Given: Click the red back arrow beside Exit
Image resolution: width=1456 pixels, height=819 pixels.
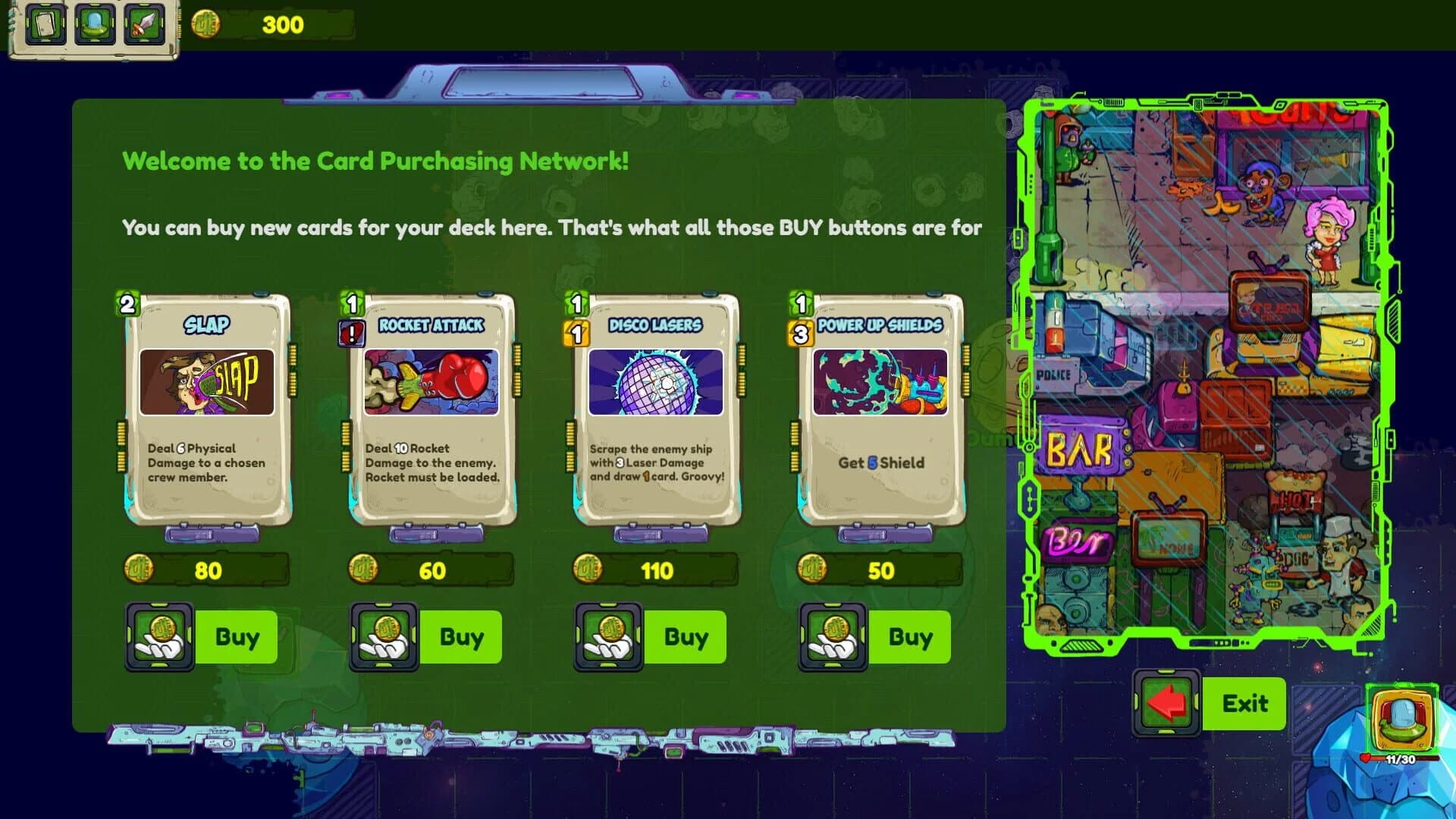Looking at the screenshot, I should click(1168, 704).
